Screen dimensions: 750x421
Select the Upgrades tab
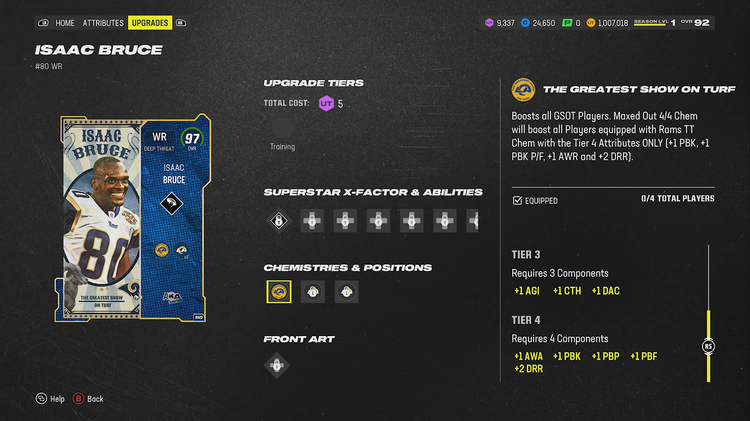click(150, 22)
